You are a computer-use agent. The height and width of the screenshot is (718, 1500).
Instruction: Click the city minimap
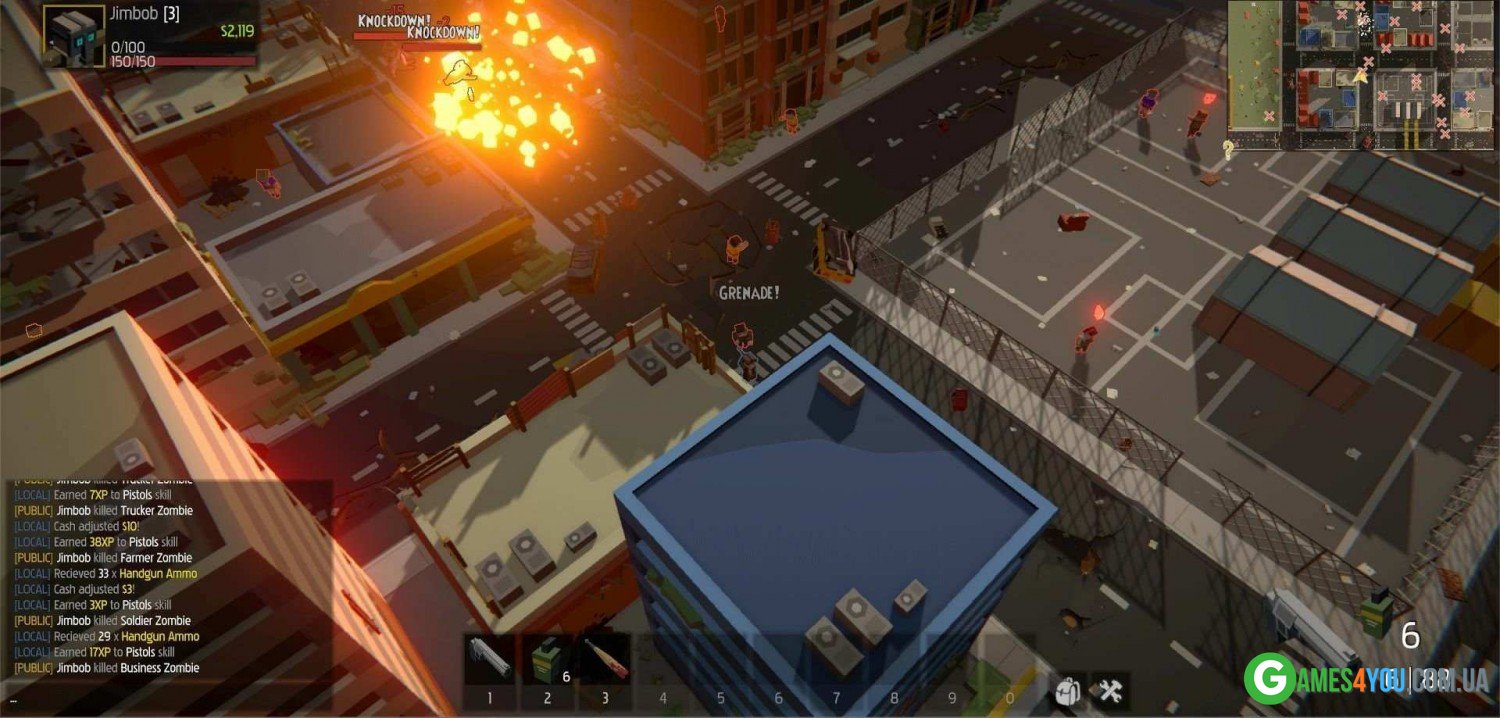pyautogui.click(x=1361, y=75)
